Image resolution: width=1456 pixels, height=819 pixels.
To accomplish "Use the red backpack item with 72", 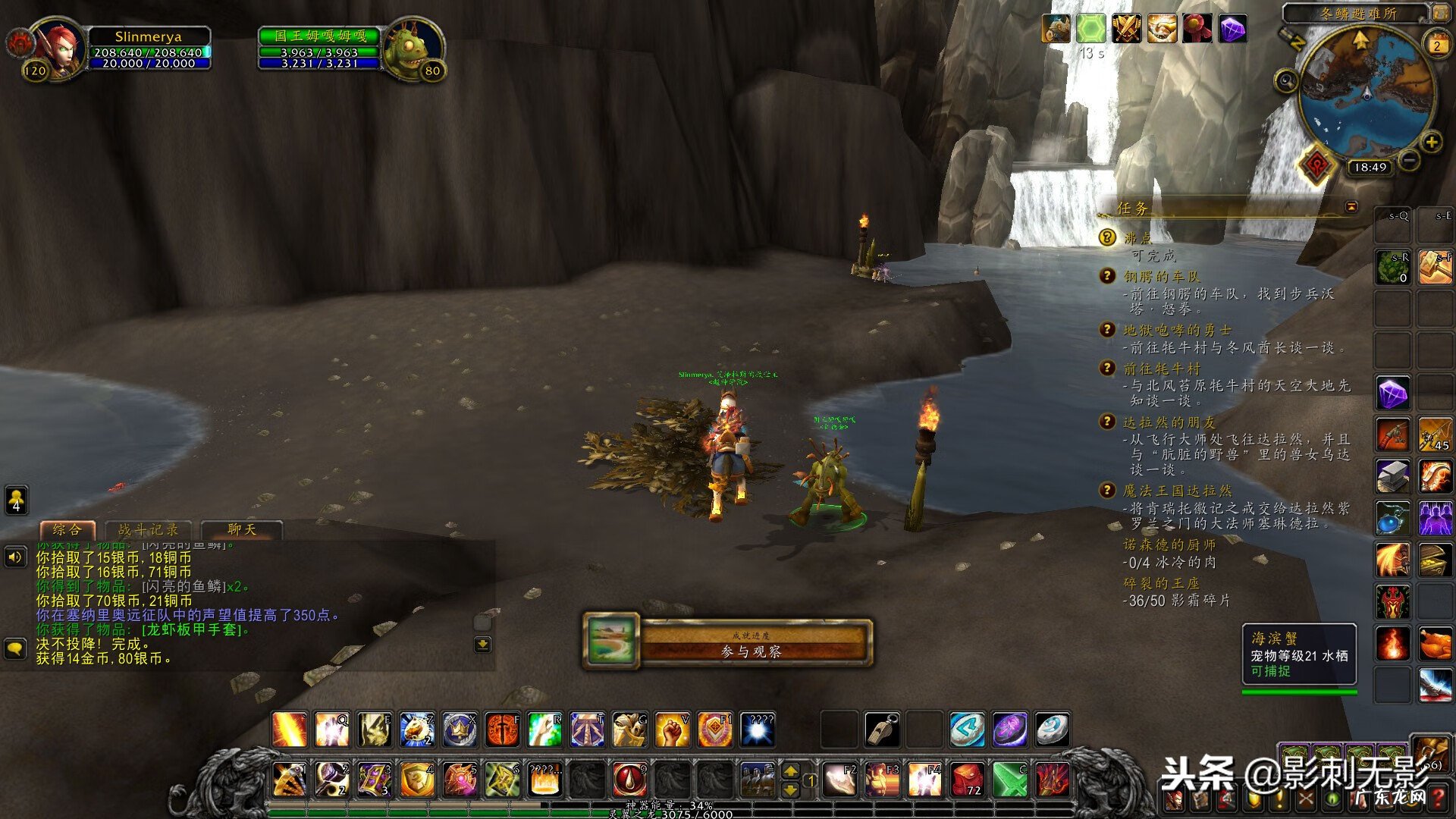I will point(967,779).
